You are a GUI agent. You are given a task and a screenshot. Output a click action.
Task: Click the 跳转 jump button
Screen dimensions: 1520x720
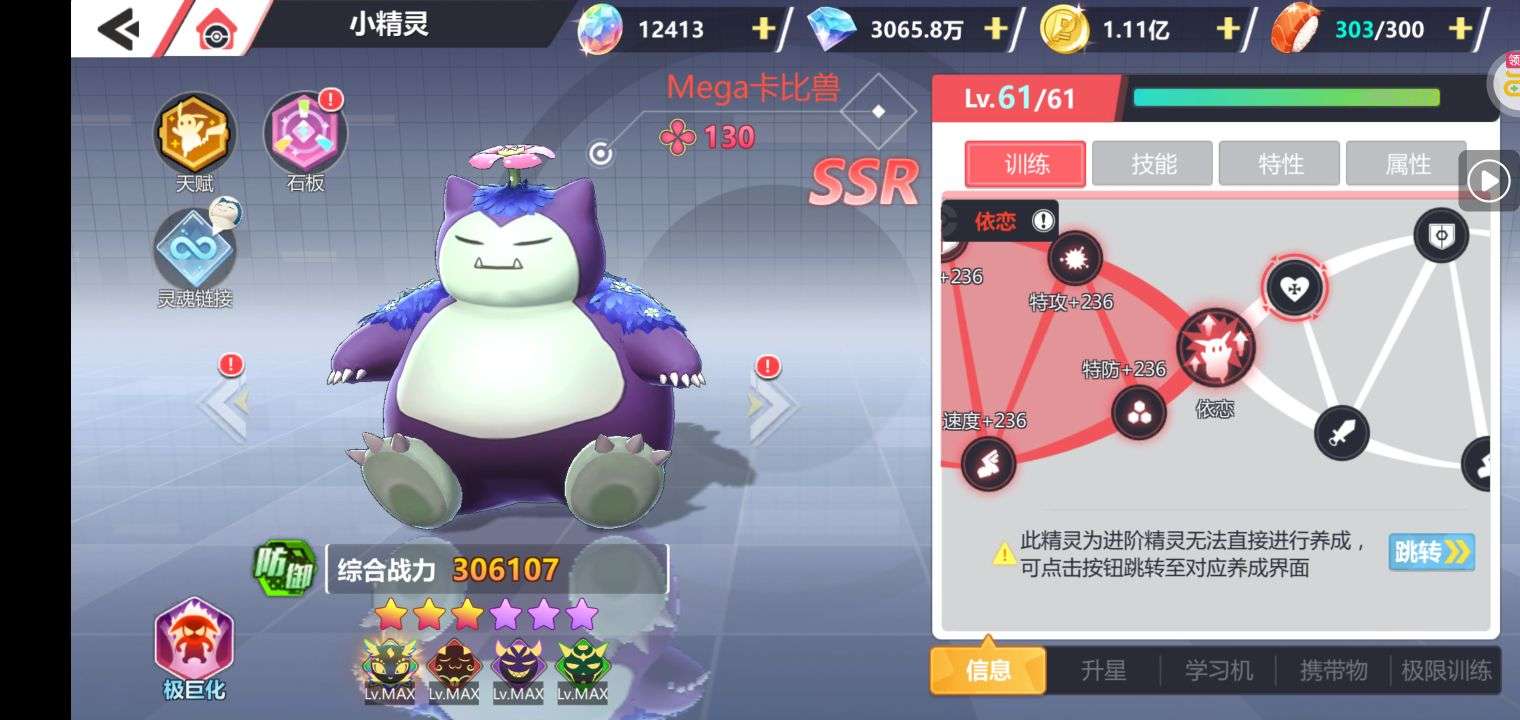1431,552
